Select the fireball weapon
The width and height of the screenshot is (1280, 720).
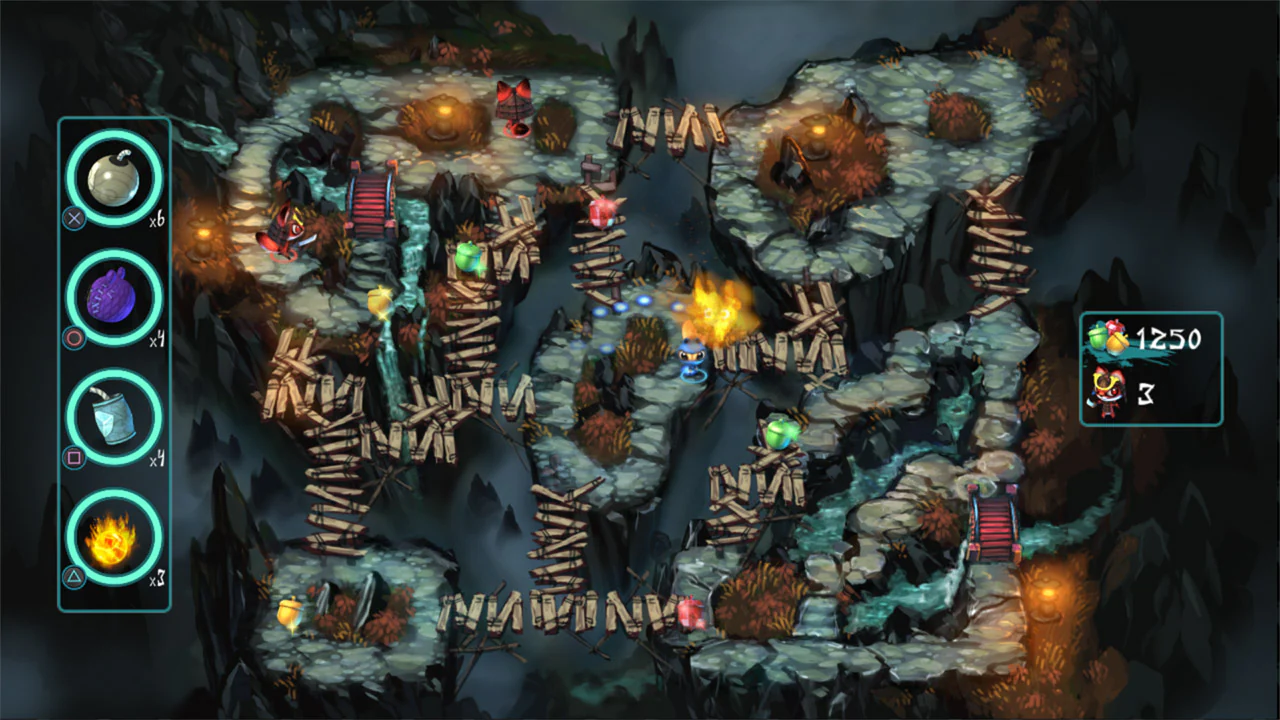(x=113, y=539)
